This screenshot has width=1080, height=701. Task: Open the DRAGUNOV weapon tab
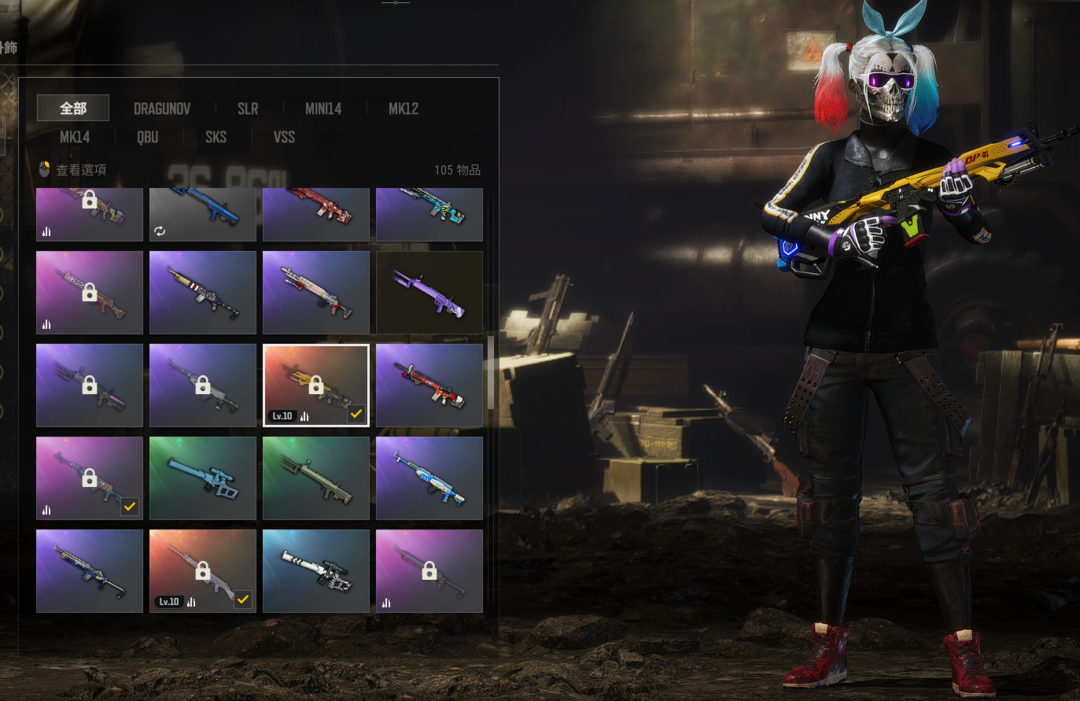click(162, 109)
